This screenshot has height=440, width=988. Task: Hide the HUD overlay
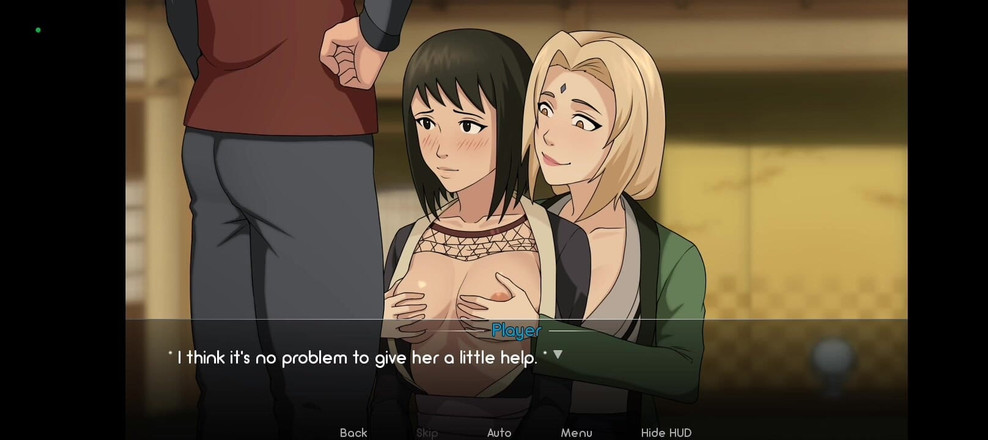[x=666, y=432]
